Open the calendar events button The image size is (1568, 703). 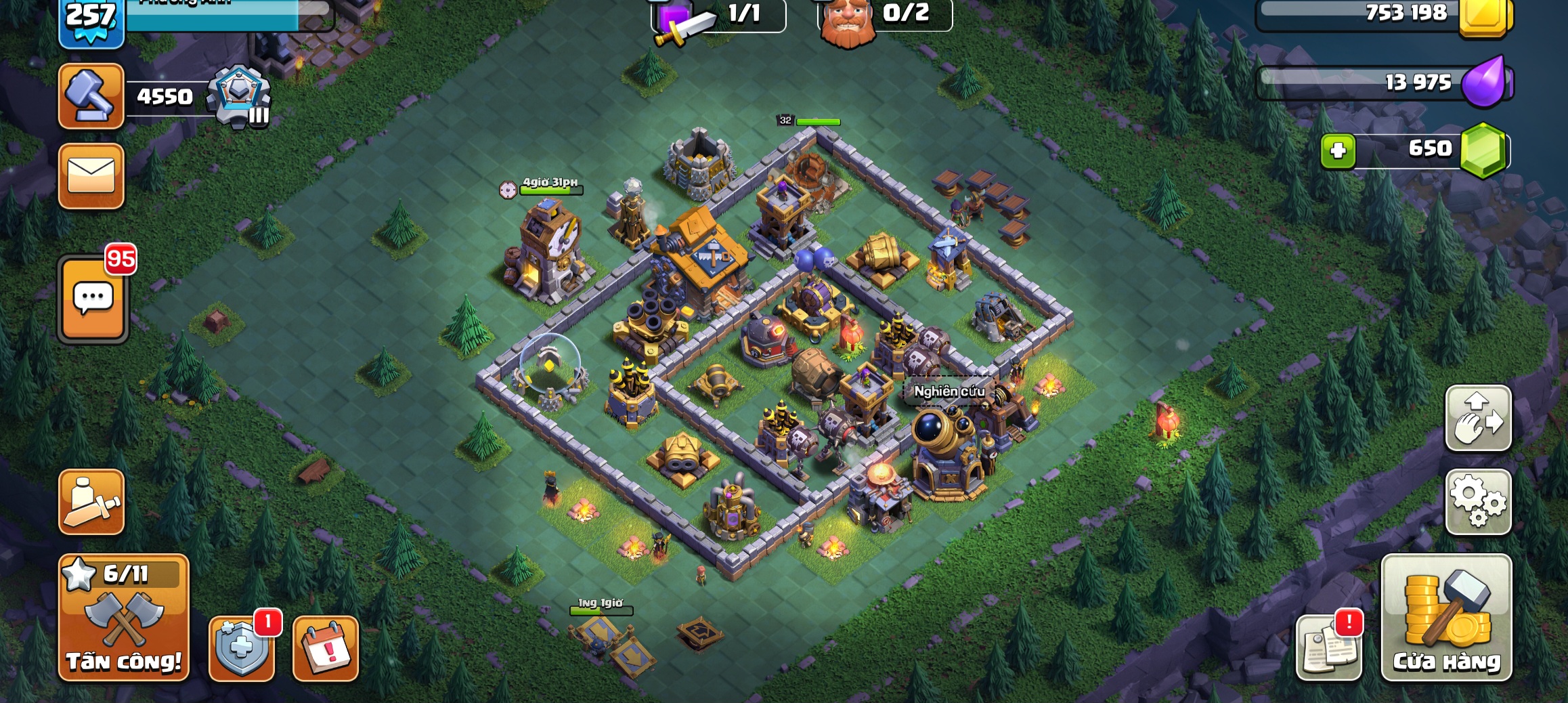pyautogui.click(x=326, y=647)
